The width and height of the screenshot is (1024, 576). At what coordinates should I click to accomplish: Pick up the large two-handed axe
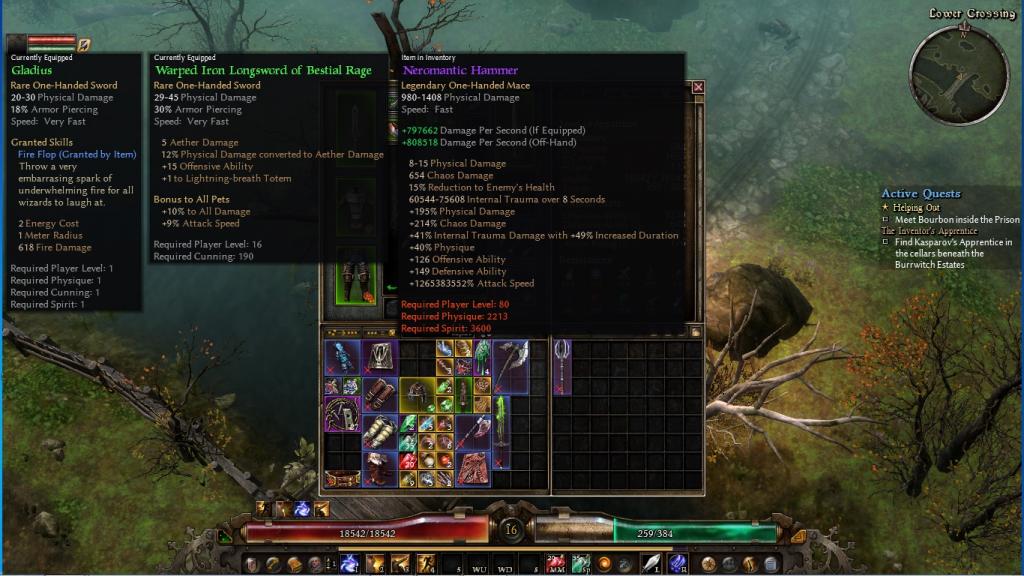[x=510, y=365]
